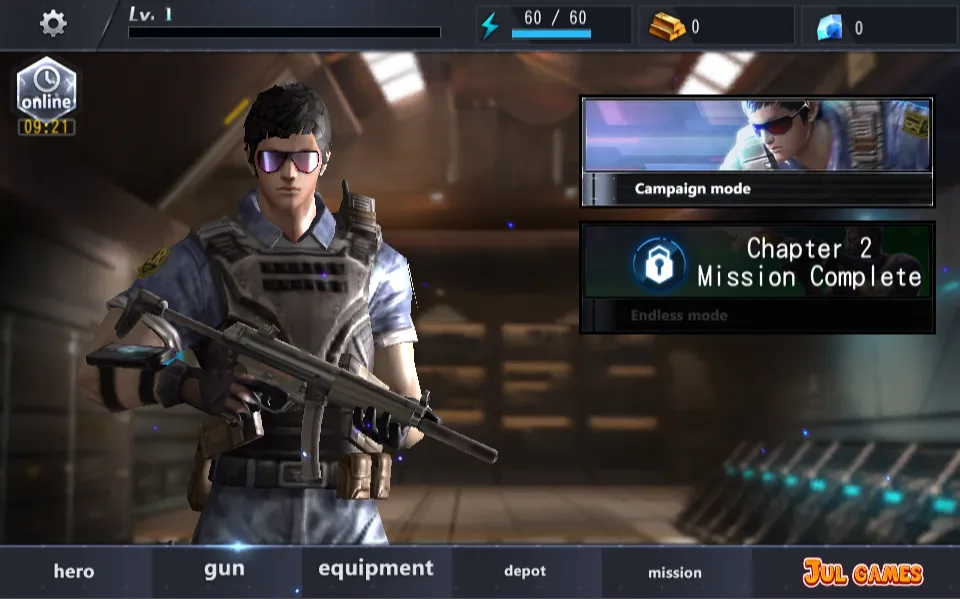View the mission tab
This screenshot has height=599, width=960.
click(675, 573)
